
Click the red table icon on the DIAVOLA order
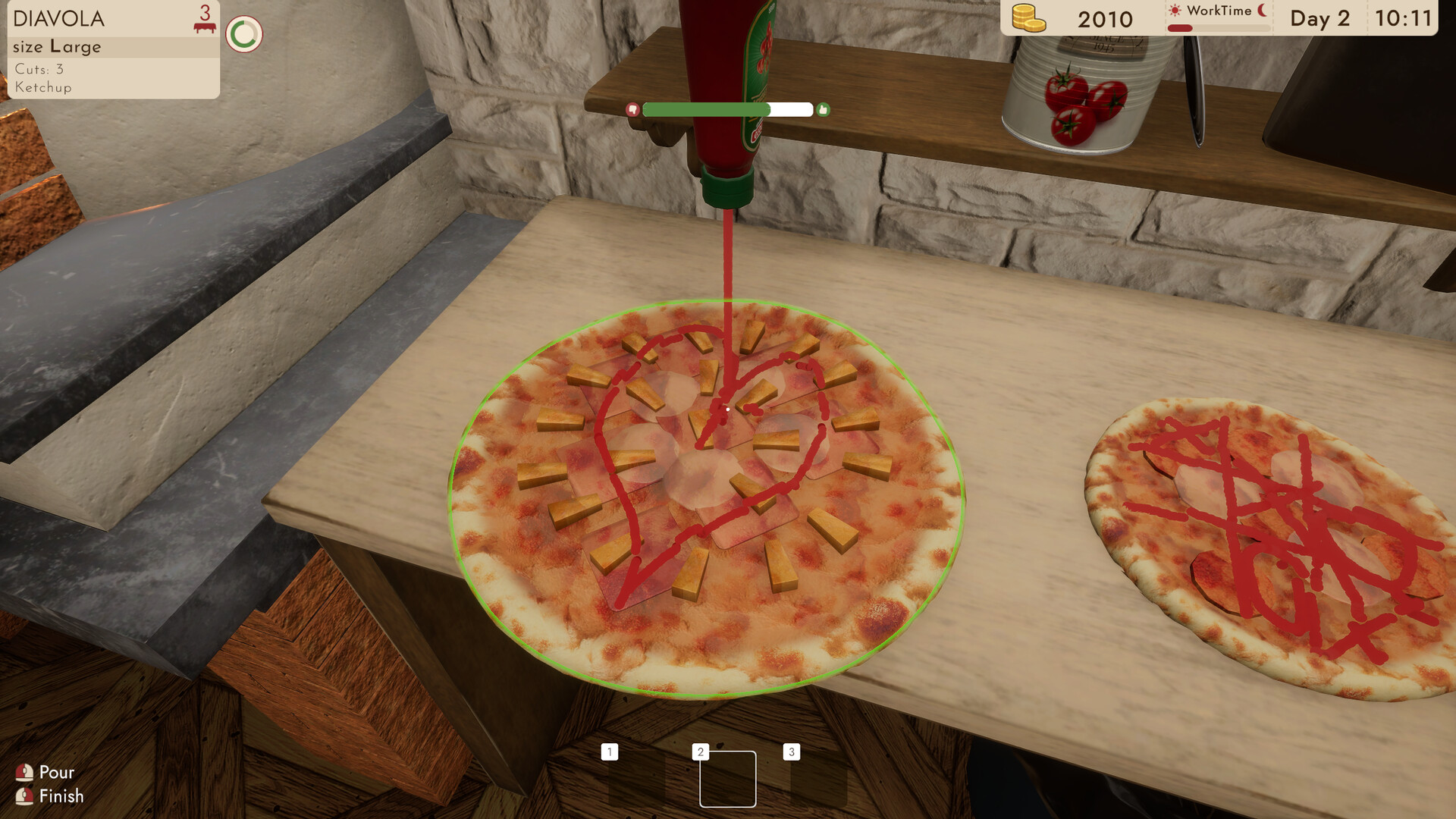(x=202, y=26)
